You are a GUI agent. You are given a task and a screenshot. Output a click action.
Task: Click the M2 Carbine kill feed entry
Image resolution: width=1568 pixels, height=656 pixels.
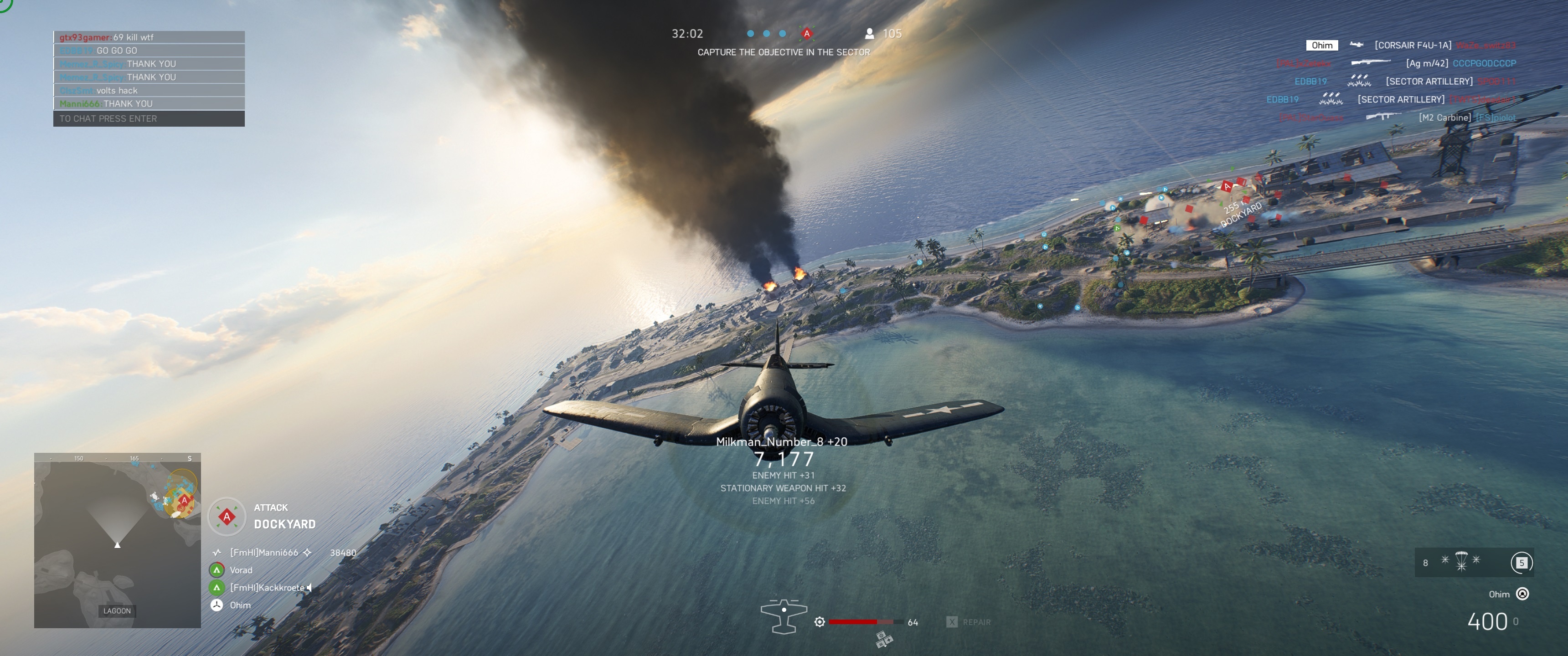coord(1444,118)
